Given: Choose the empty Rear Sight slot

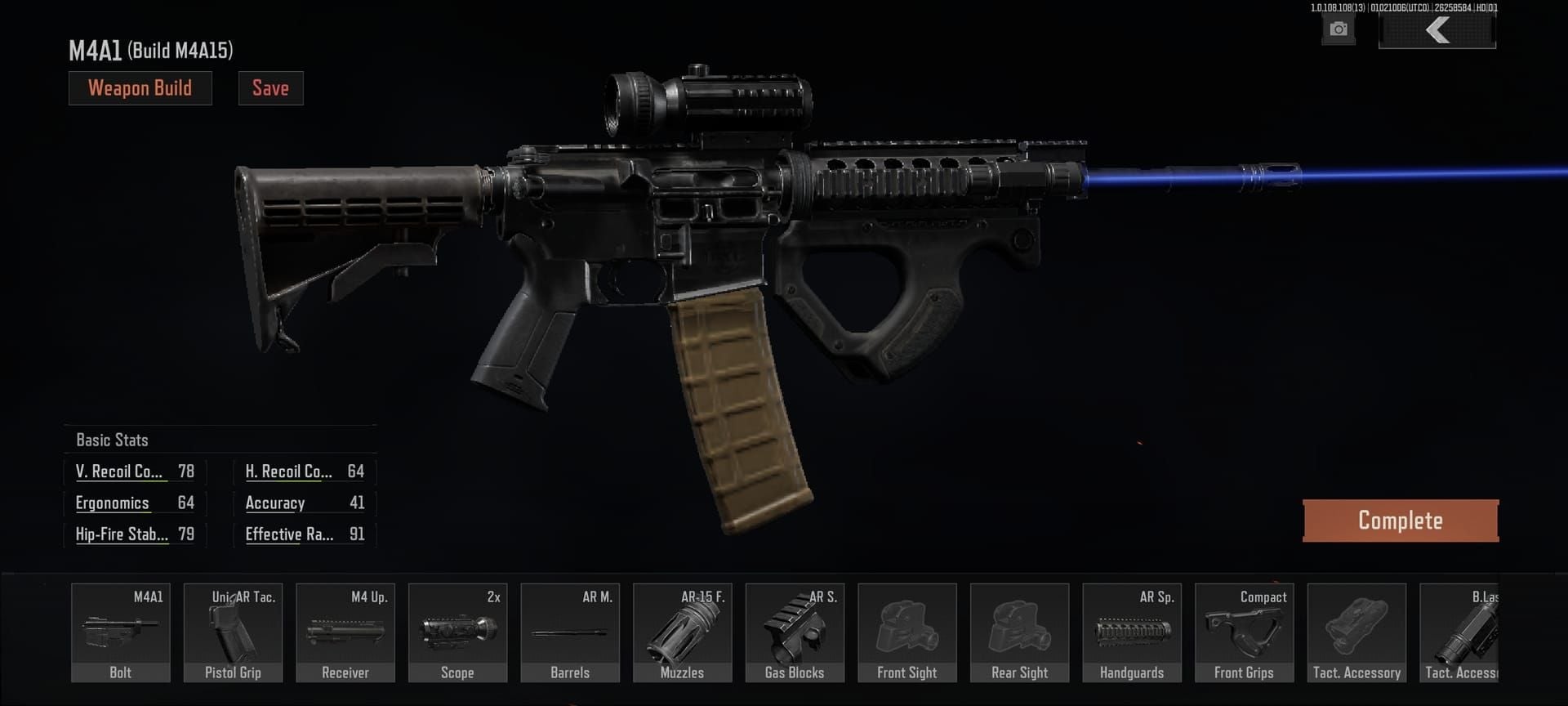Looking at the screenshot, I should pos(1019,632).
